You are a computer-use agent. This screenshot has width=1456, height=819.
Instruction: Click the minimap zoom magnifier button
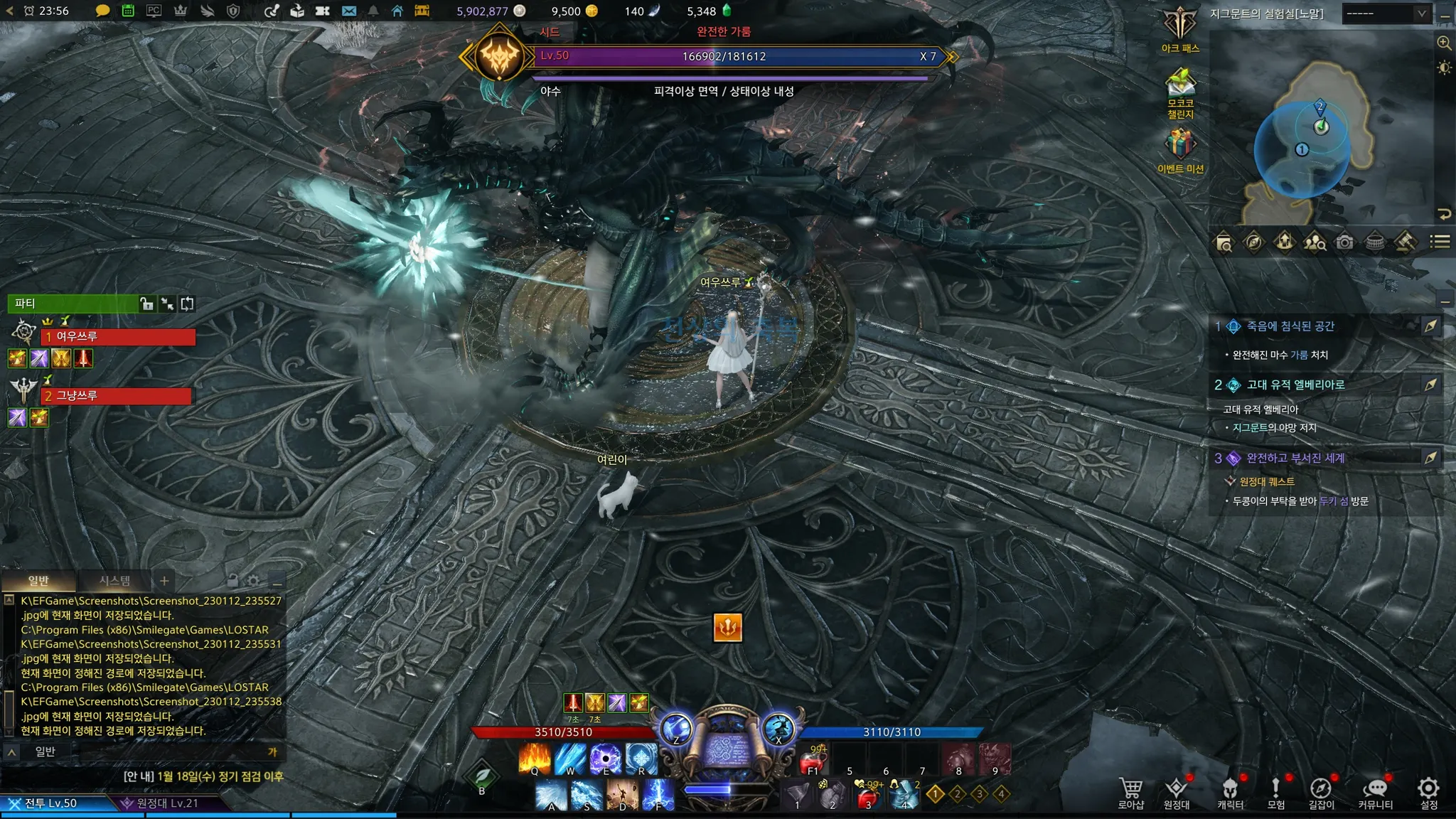1444,43
